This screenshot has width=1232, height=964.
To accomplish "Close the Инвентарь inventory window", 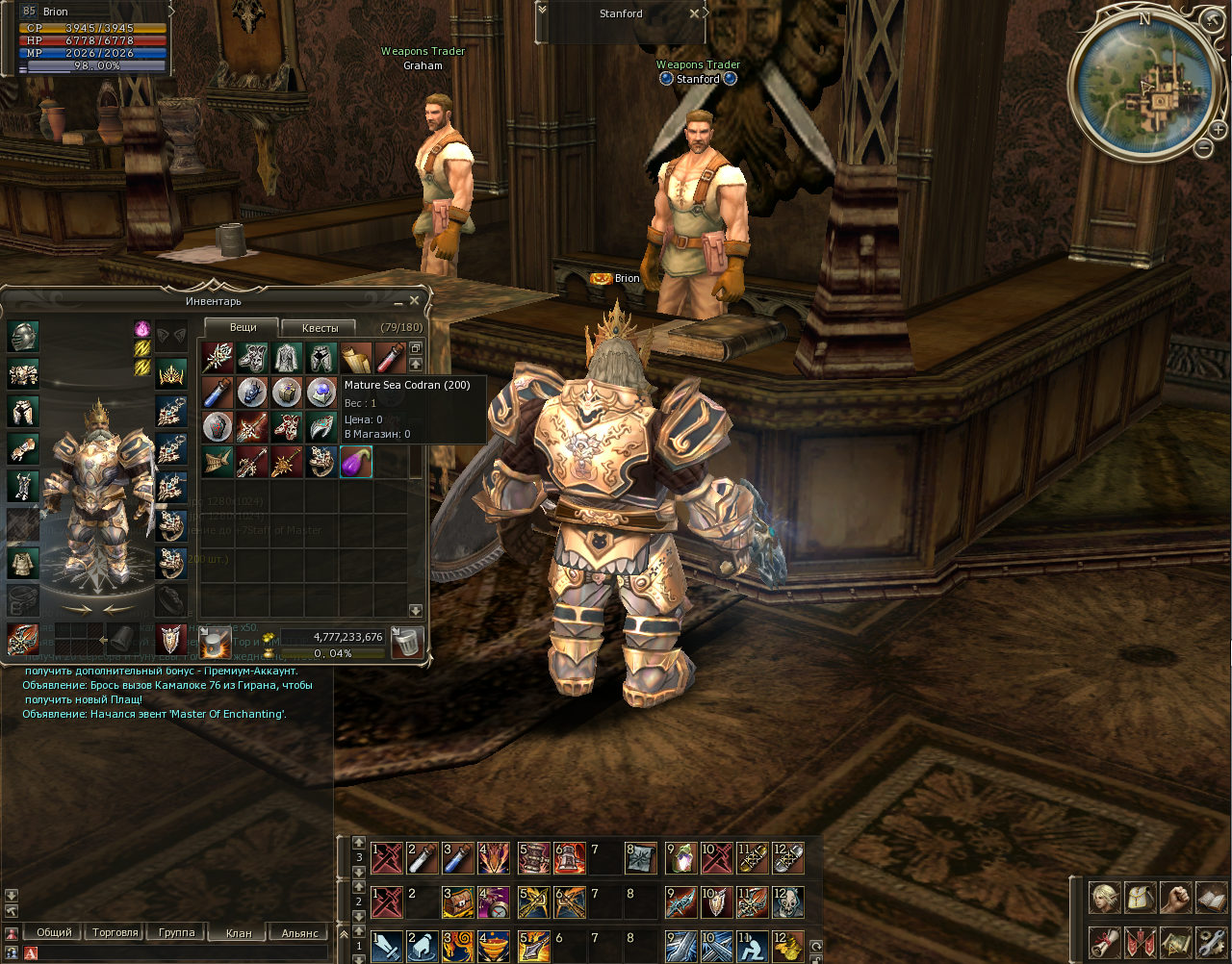I will (415, 301).
